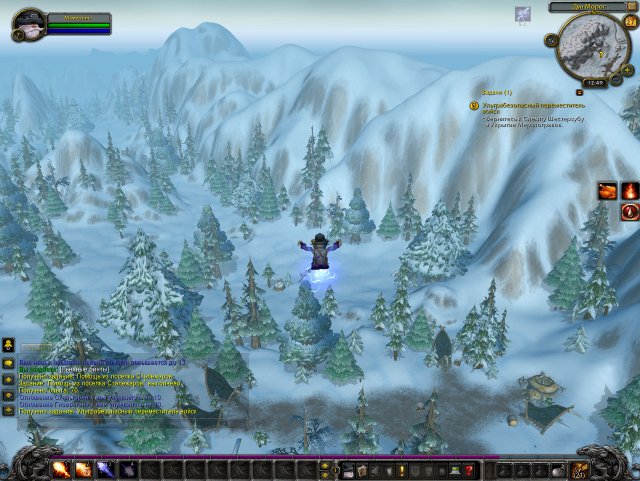Use the cooked food item icon
The image size is (640, 481).
tap(607, 190)
